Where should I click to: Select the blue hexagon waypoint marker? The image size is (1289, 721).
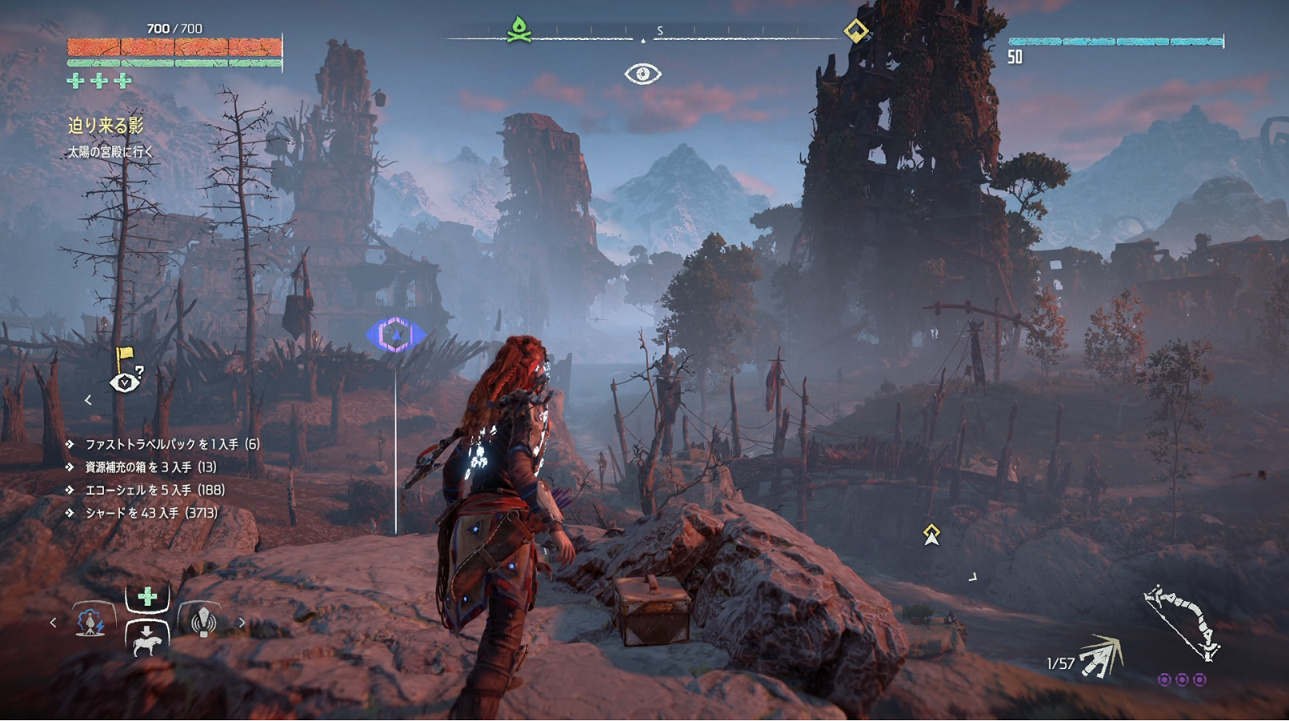[x=396, y=335]
